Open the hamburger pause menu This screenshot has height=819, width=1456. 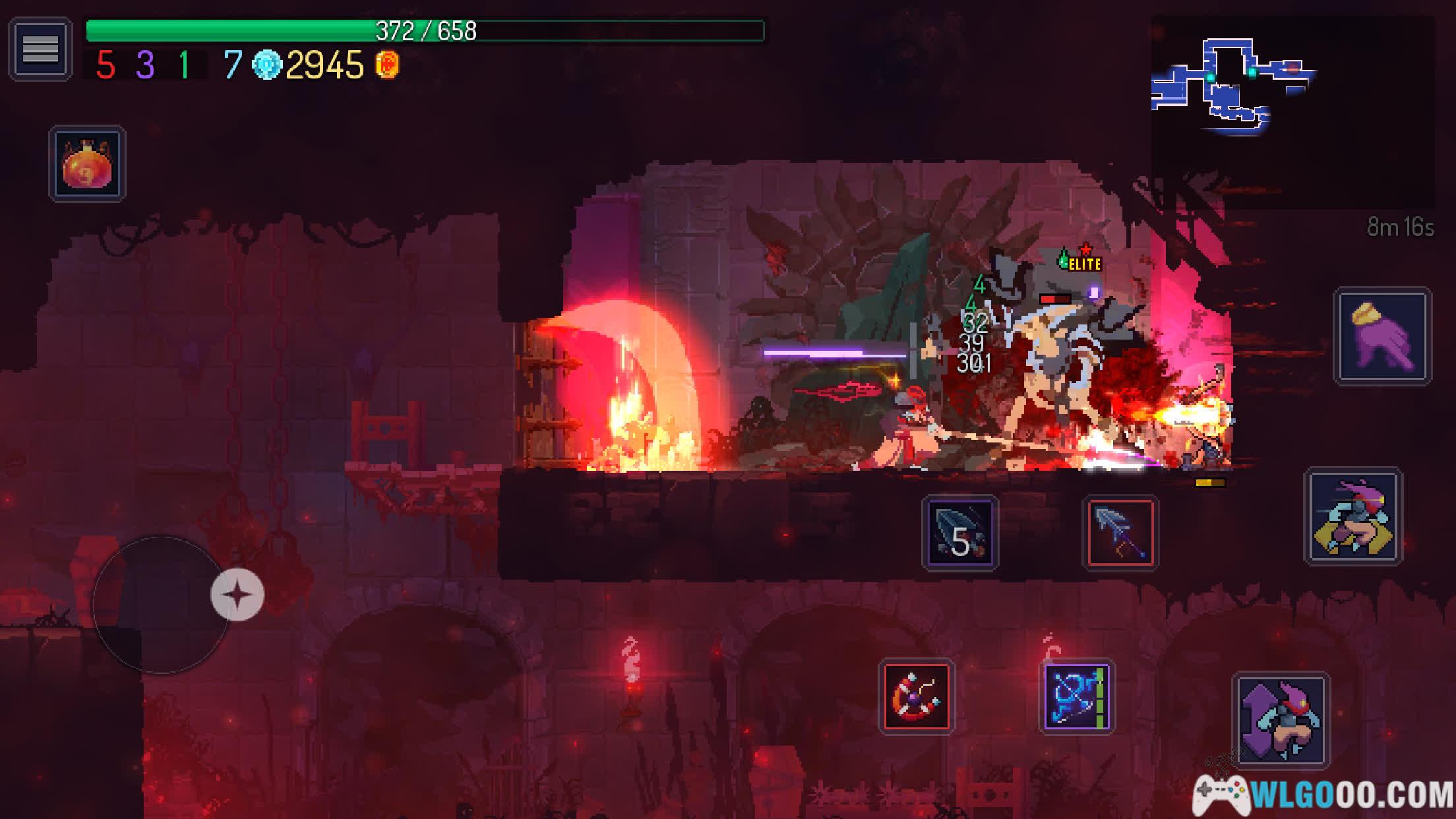coord(40,49)
